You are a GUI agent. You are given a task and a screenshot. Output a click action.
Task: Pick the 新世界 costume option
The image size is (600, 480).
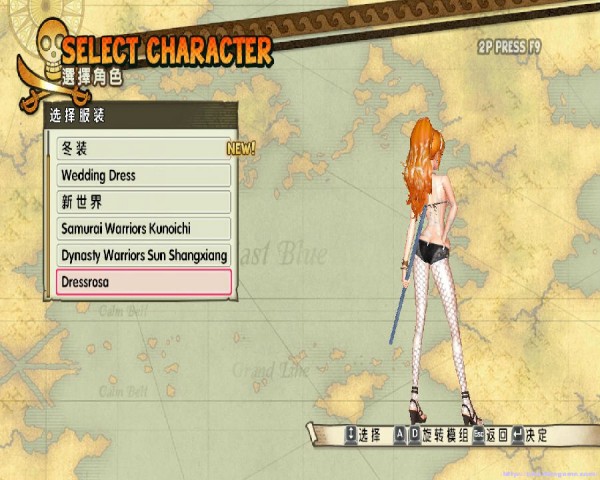(x=142, y=202)
